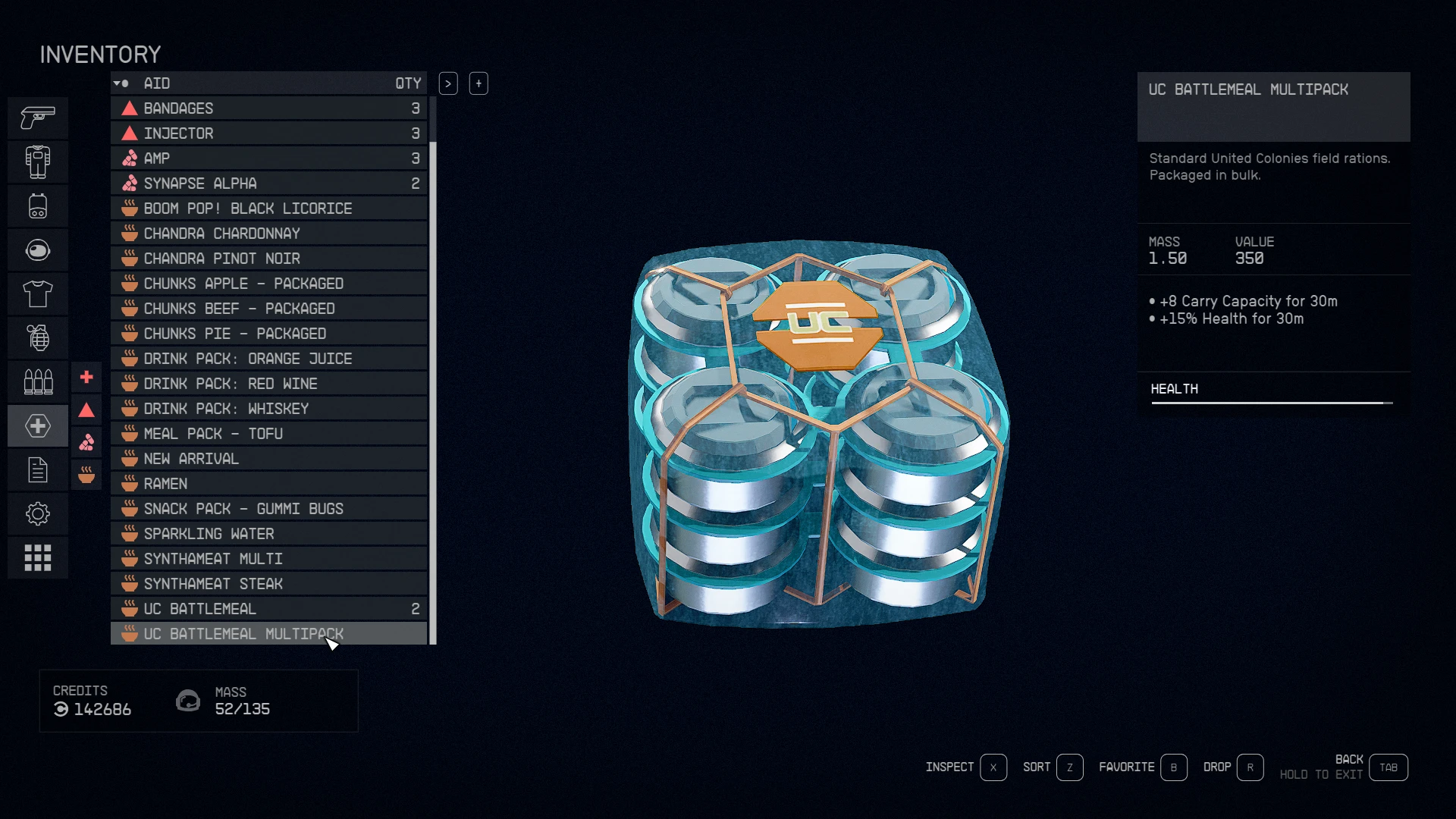Screen dimensions: 1456x819
Task: Sort the list by the AID column header
Action: tap(157, 83)
